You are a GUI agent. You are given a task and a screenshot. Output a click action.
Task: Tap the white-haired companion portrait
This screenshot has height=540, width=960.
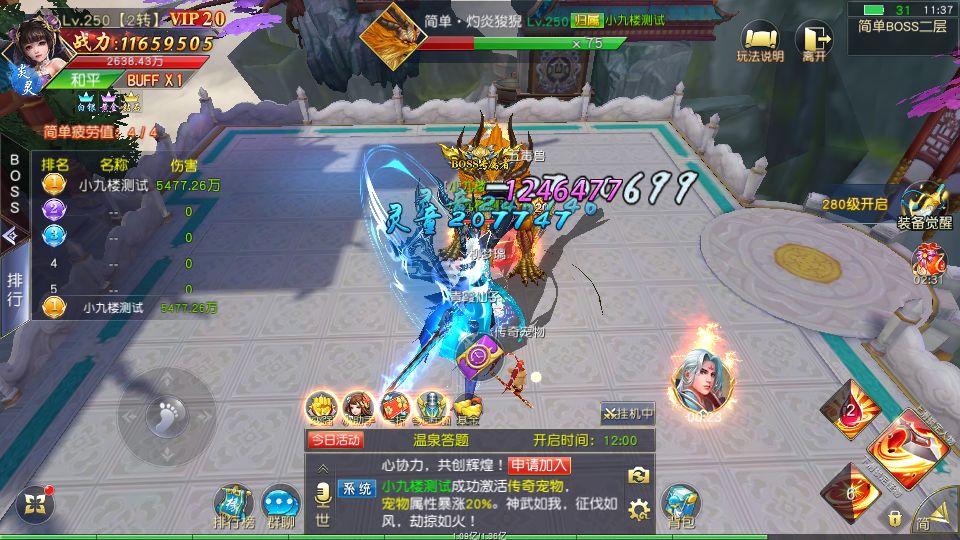click(700, 383)
